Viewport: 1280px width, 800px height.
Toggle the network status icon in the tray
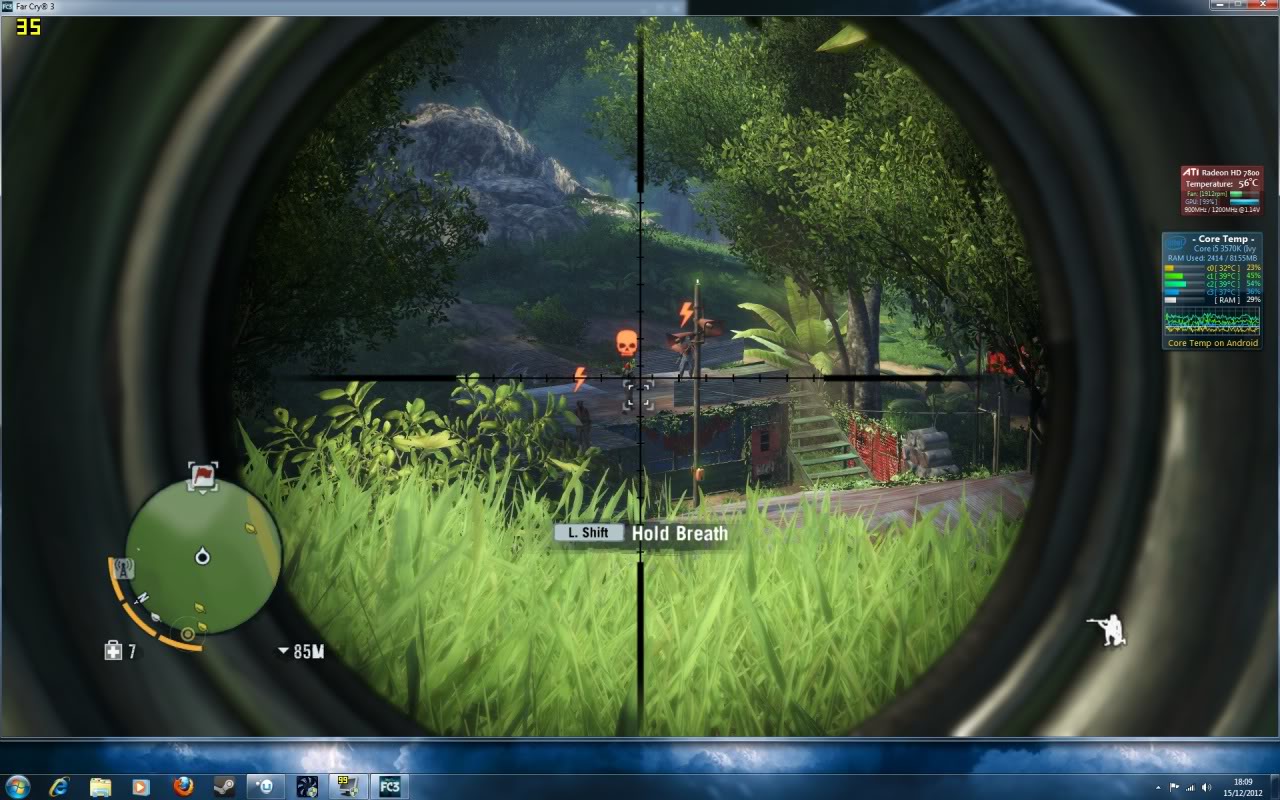(x=1191, y=787)
